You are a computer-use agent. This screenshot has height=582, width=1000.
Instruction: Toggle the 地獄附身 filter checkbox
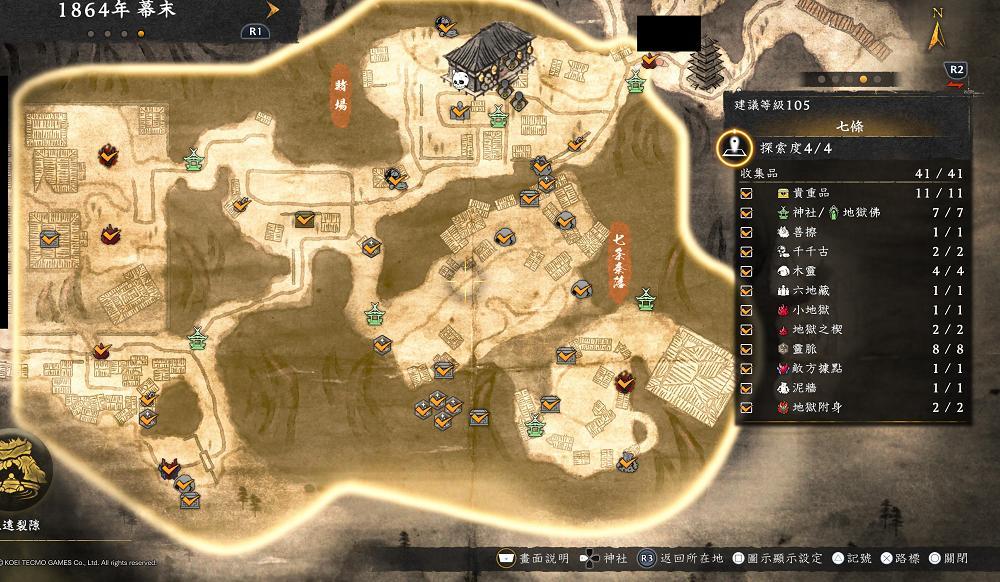tap(746, 407)
